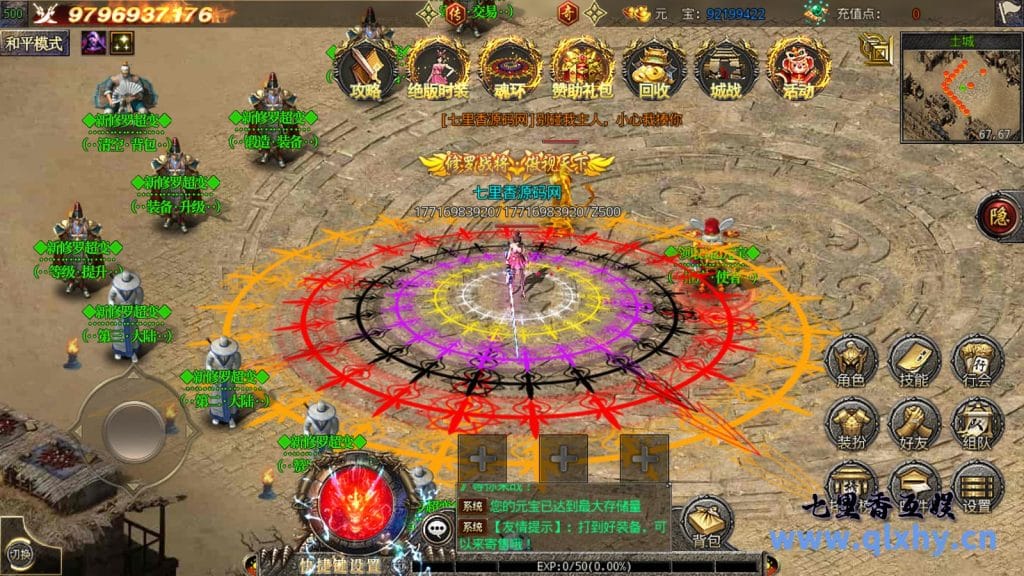The image size is (1024, 576).
Task: Open the 装扮 outfit menu
Action: [x=852, y=423]
